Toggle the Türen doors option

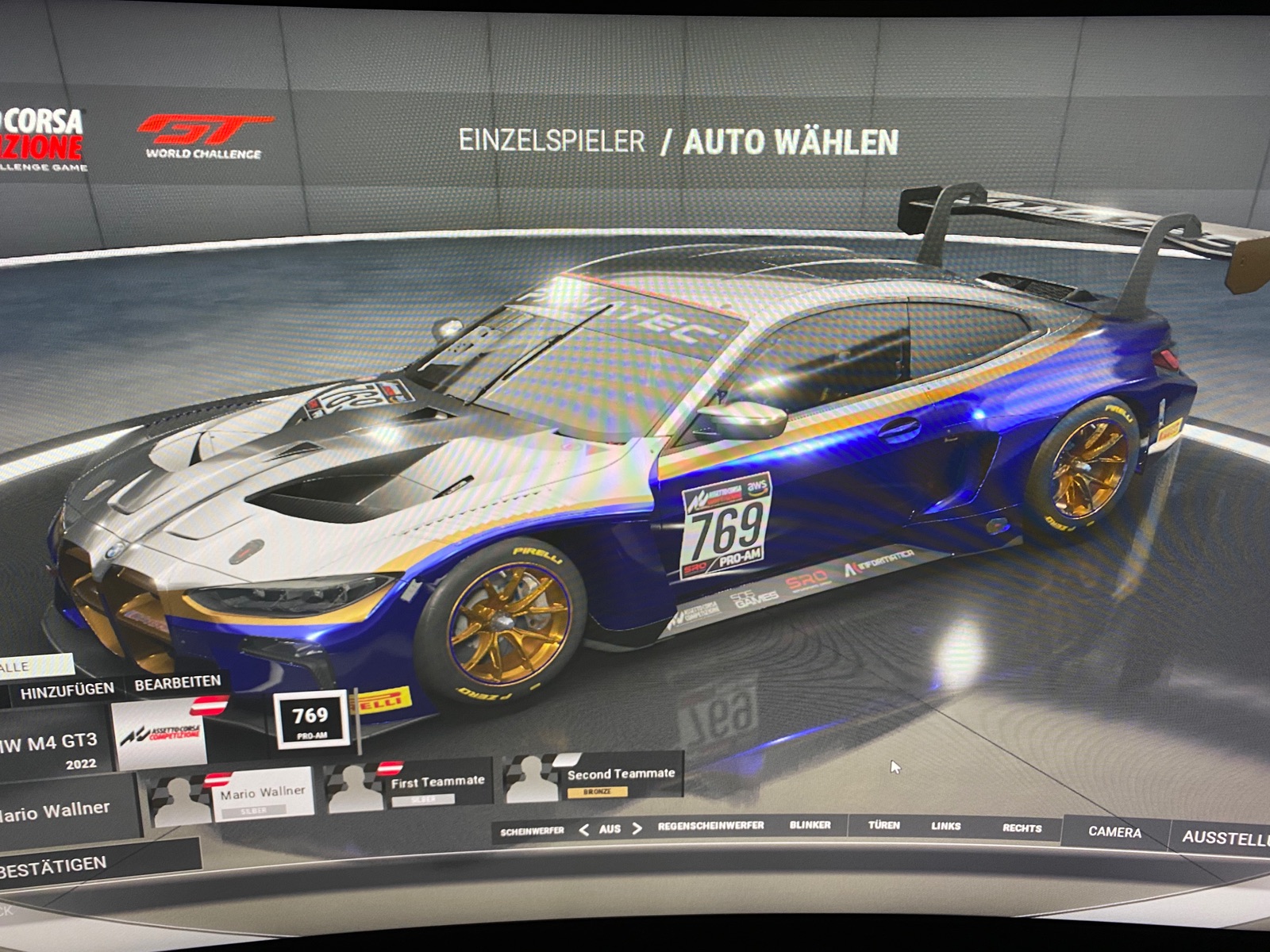tap(883, 826)
